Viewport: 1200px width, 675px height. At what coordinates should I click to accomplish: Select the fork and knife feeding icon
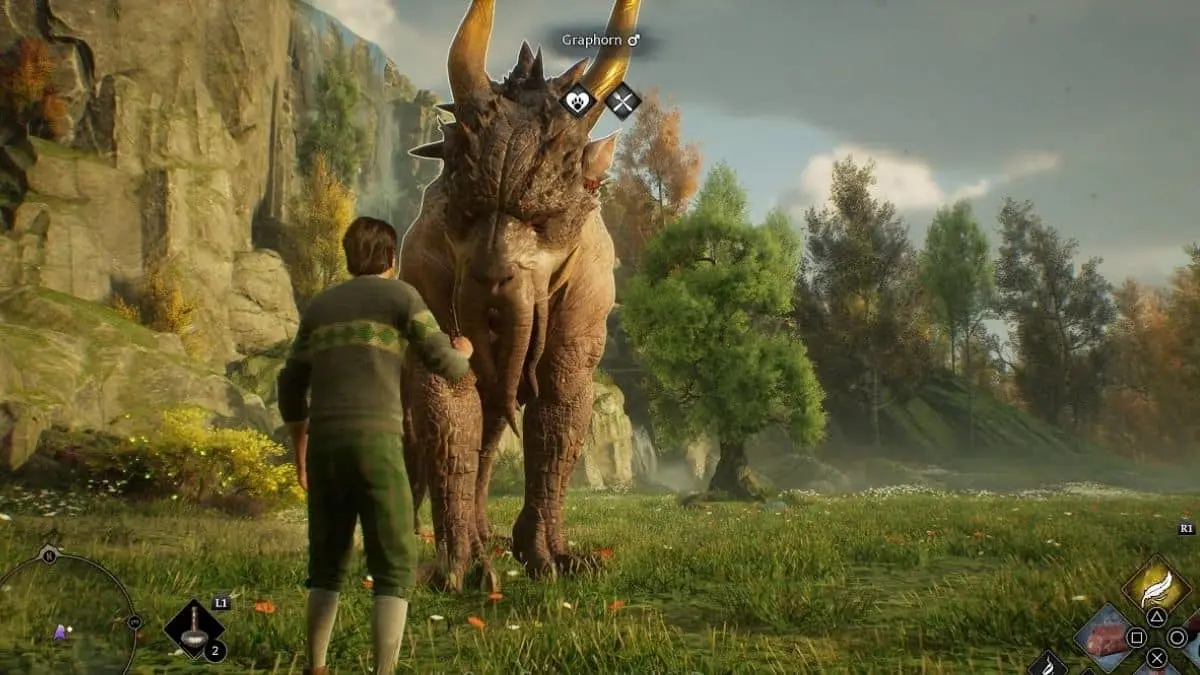622,100
